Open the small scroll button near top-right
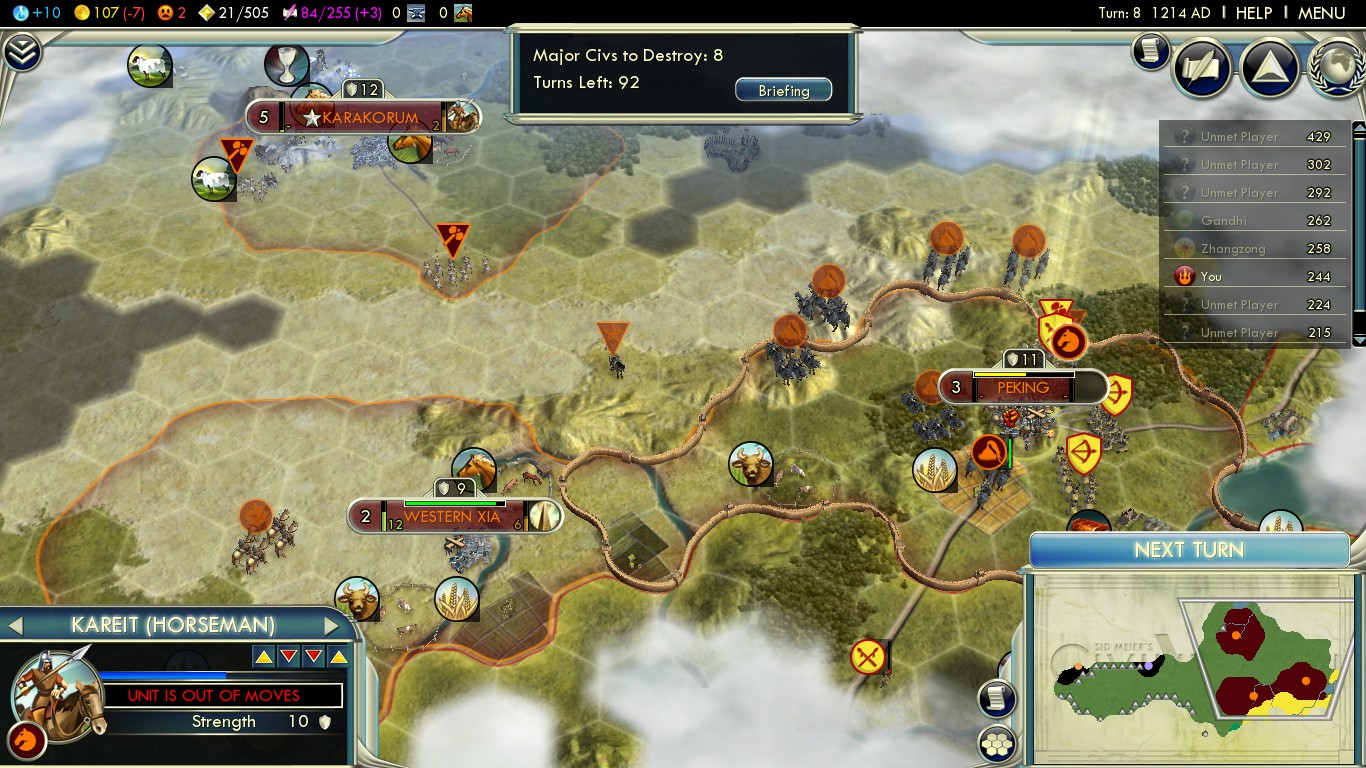The width and height of the screenshot is (1366, 768). tap(1151, 51)
